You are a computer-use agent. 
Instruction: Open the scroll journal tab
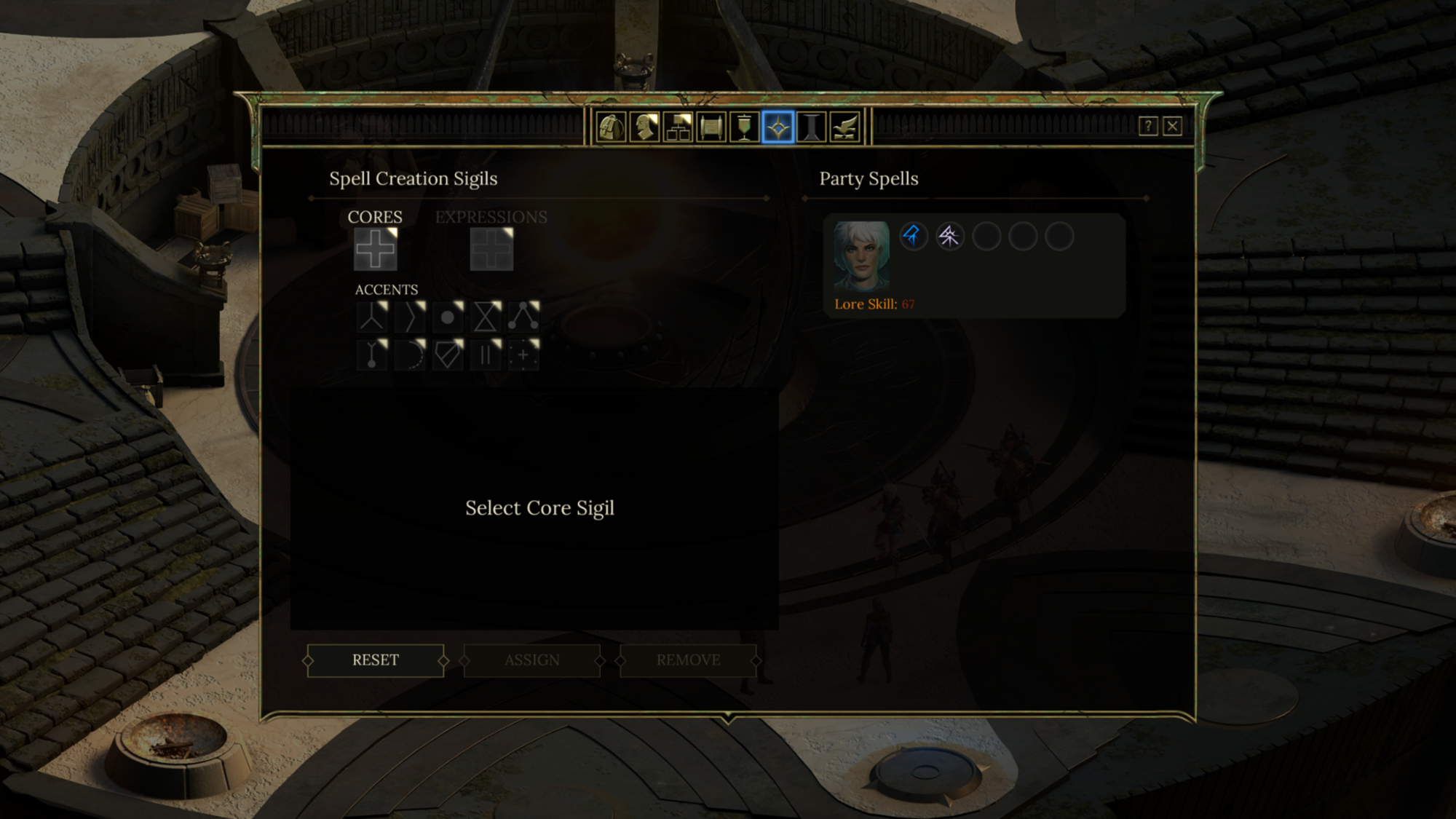(711, 127)
